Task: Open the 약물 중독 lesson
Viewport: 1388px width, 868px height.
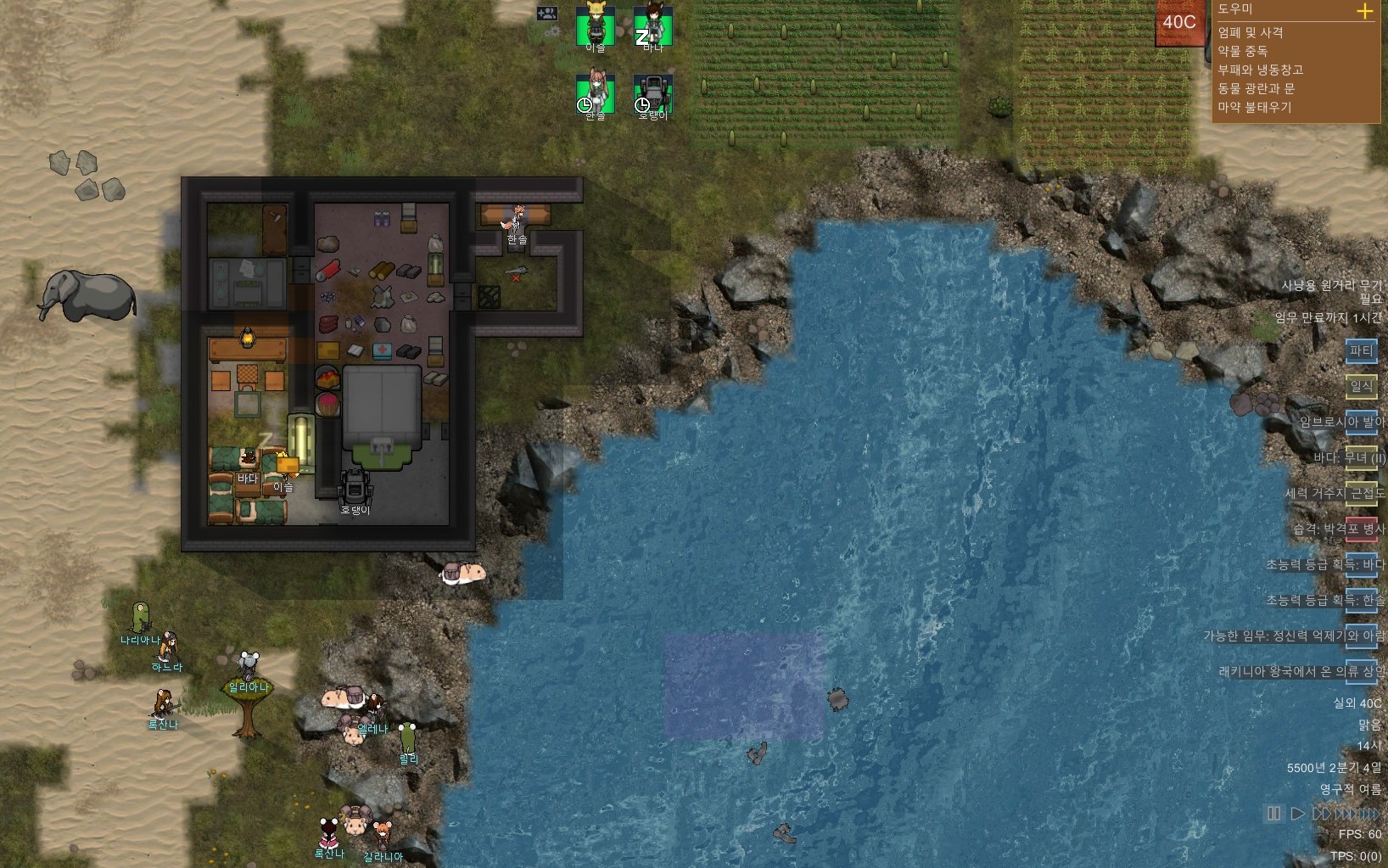Action: pos(1243,51)
